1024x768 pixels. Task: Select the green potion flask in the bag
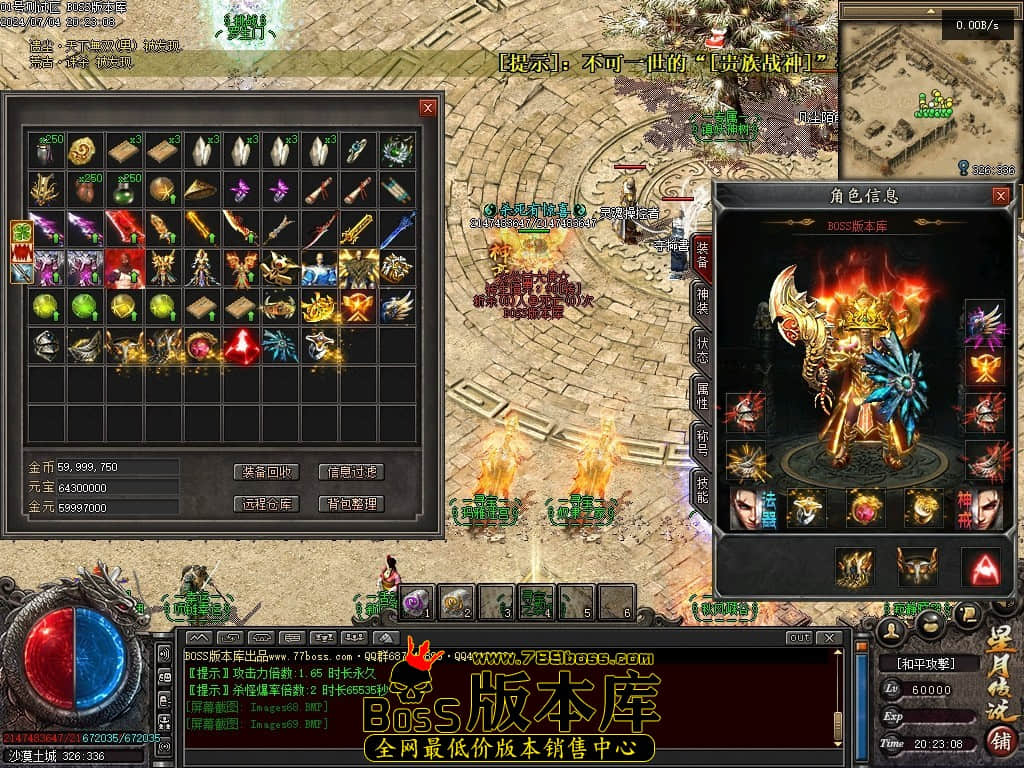click(124, 190)
